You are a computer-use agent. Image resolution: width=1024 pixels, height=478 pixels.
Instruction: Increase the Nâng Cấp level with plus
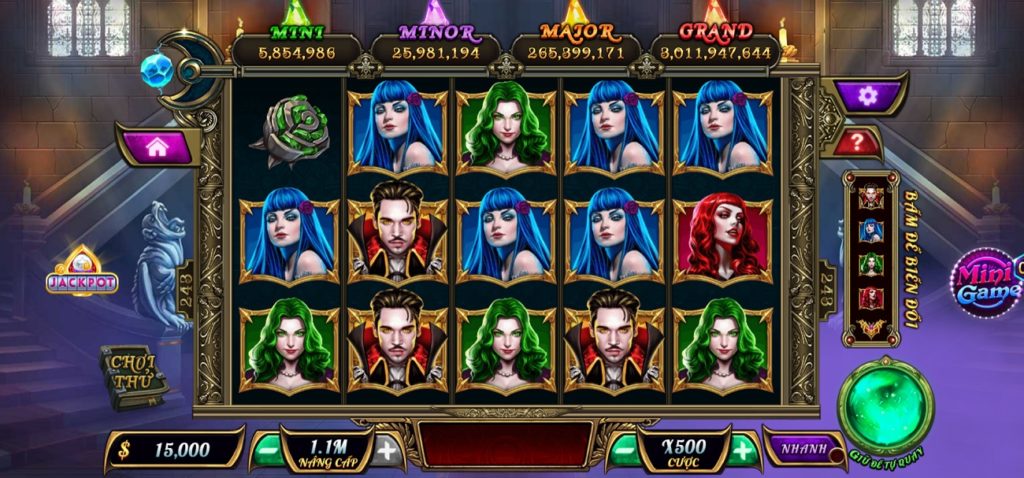tap(387, 450)
